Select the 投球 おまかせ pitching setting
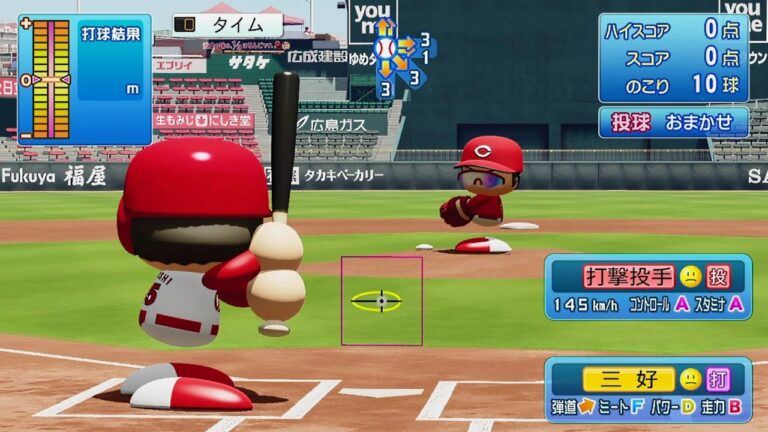 [x=673, y=122]
